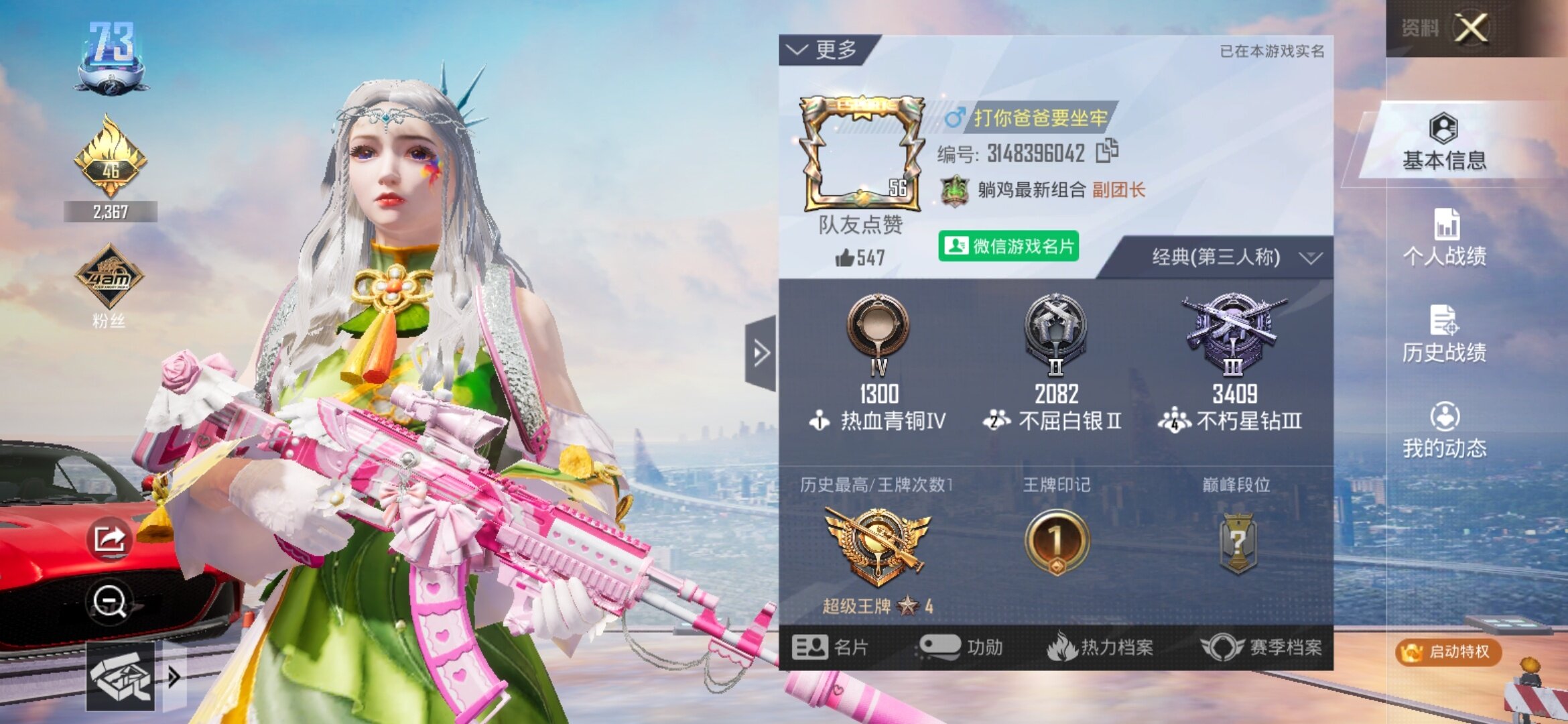
Task: Change mode via 经典(第三人称) dropdown
Action: click(x=1234, y=257)
